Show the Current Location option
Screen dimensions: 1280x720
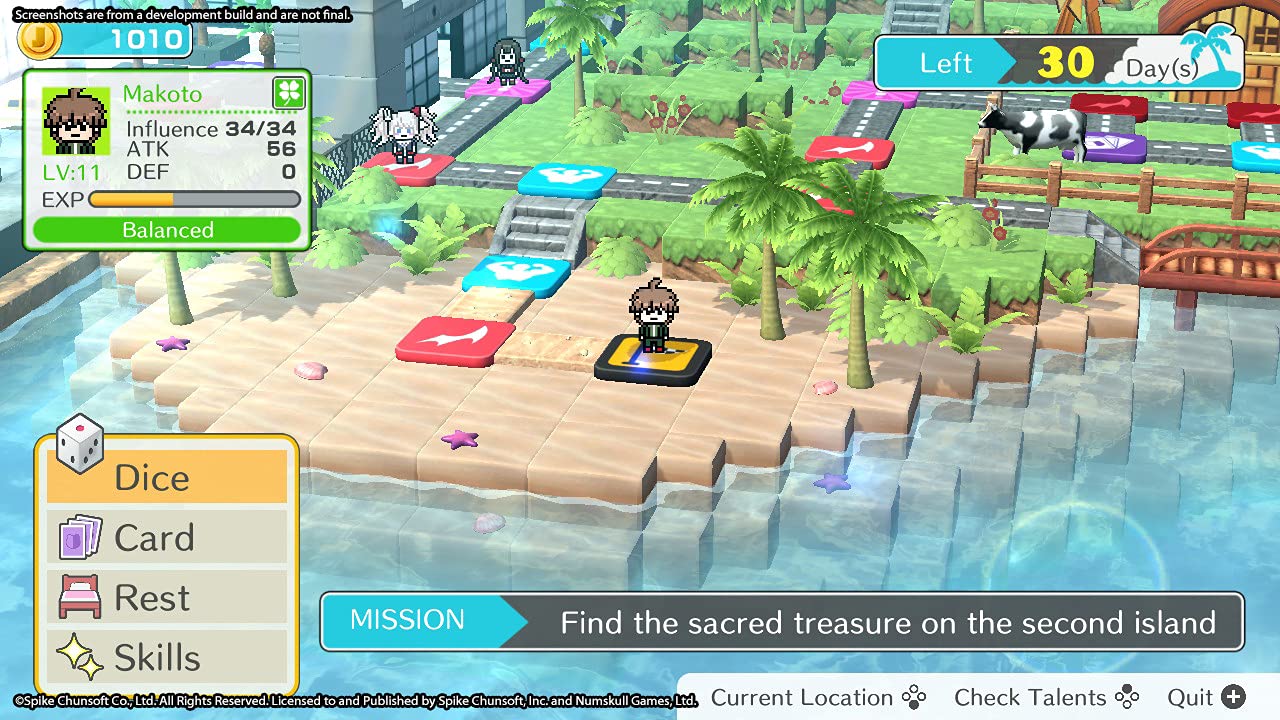pos(818,698)
